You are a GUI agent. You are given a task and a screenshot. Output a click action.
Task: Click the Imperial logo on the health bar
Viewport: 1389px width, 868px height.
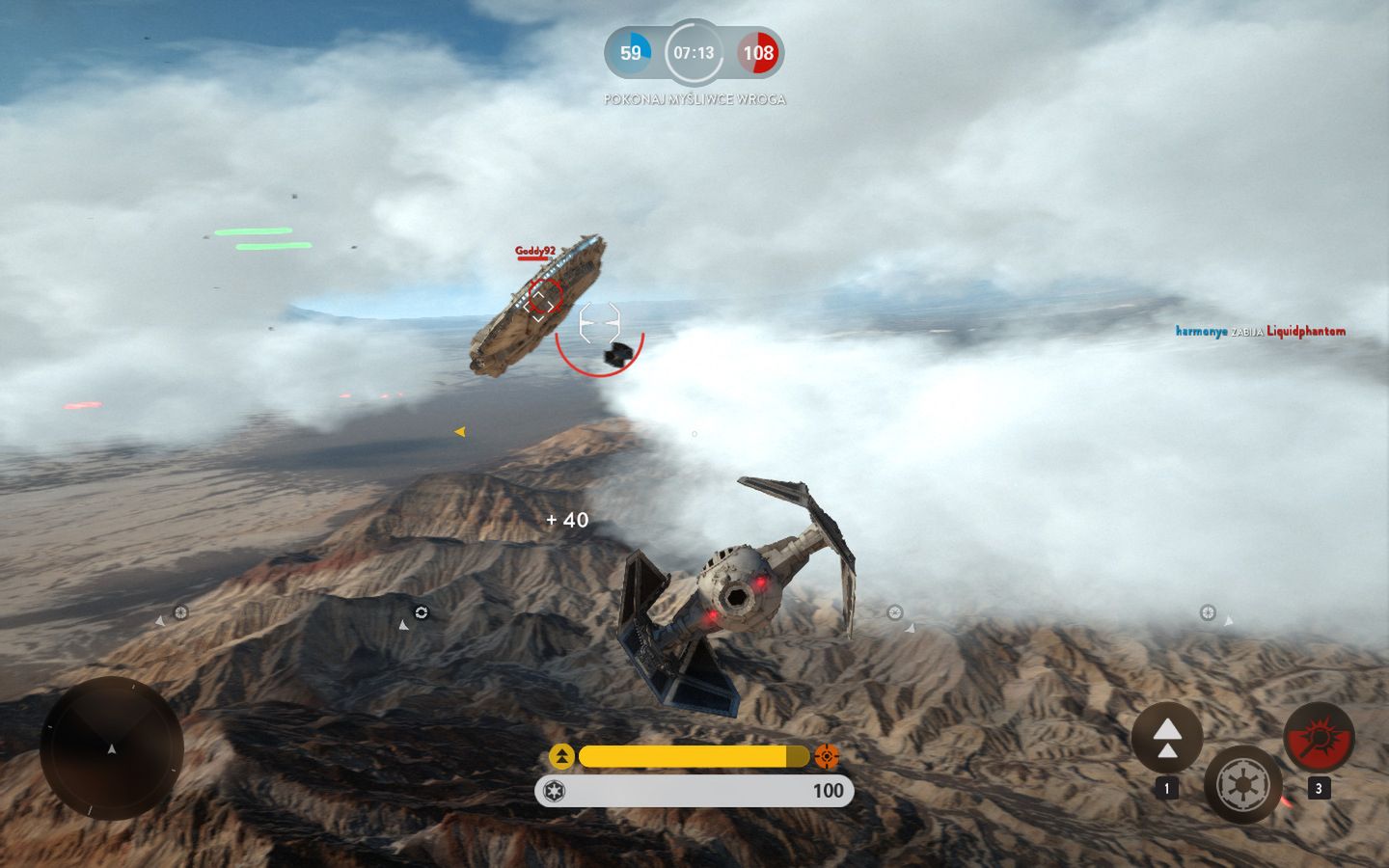tap(557, 791)
